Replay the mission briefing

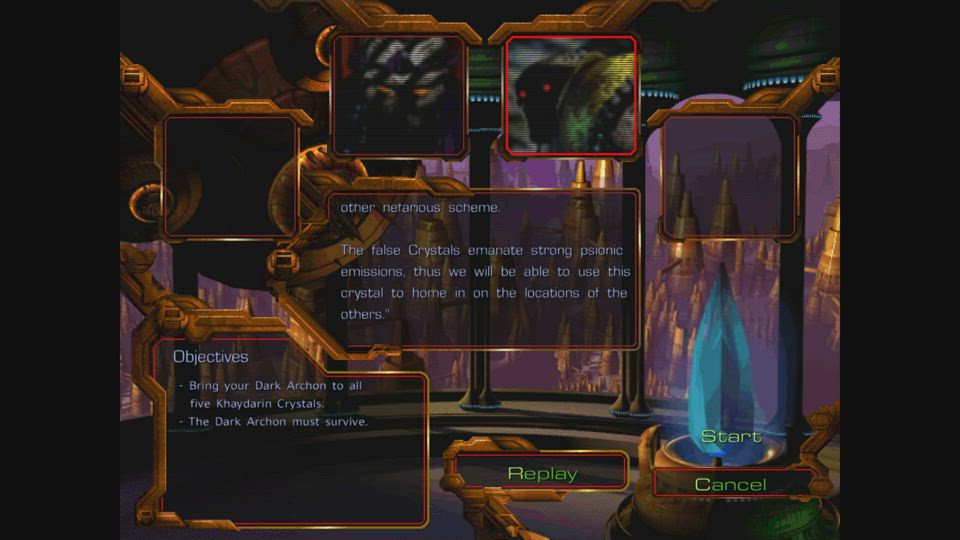point(542,473)
